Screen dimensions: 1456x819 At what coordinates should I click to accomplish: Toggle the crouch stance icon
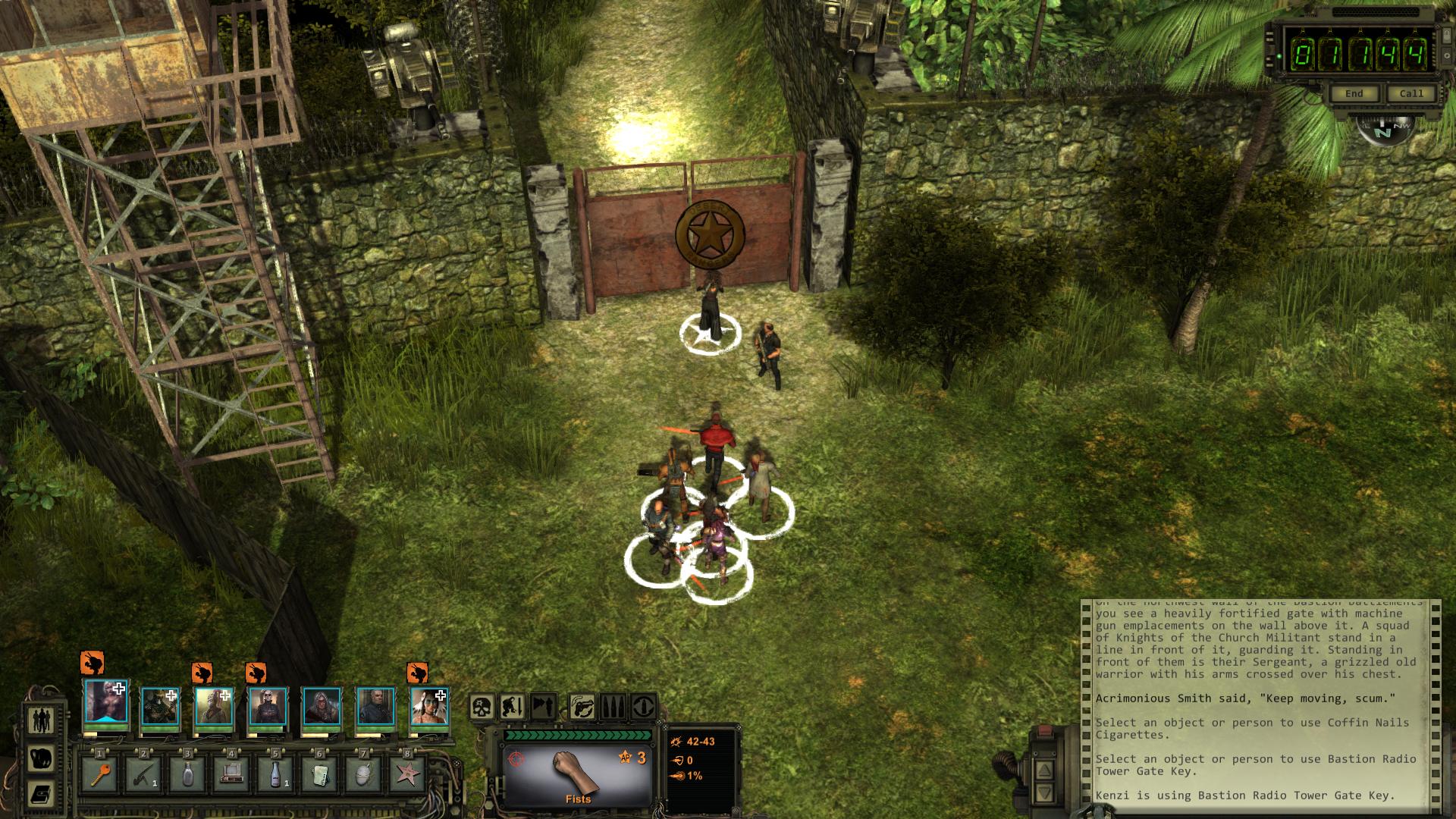click(512, 708)
